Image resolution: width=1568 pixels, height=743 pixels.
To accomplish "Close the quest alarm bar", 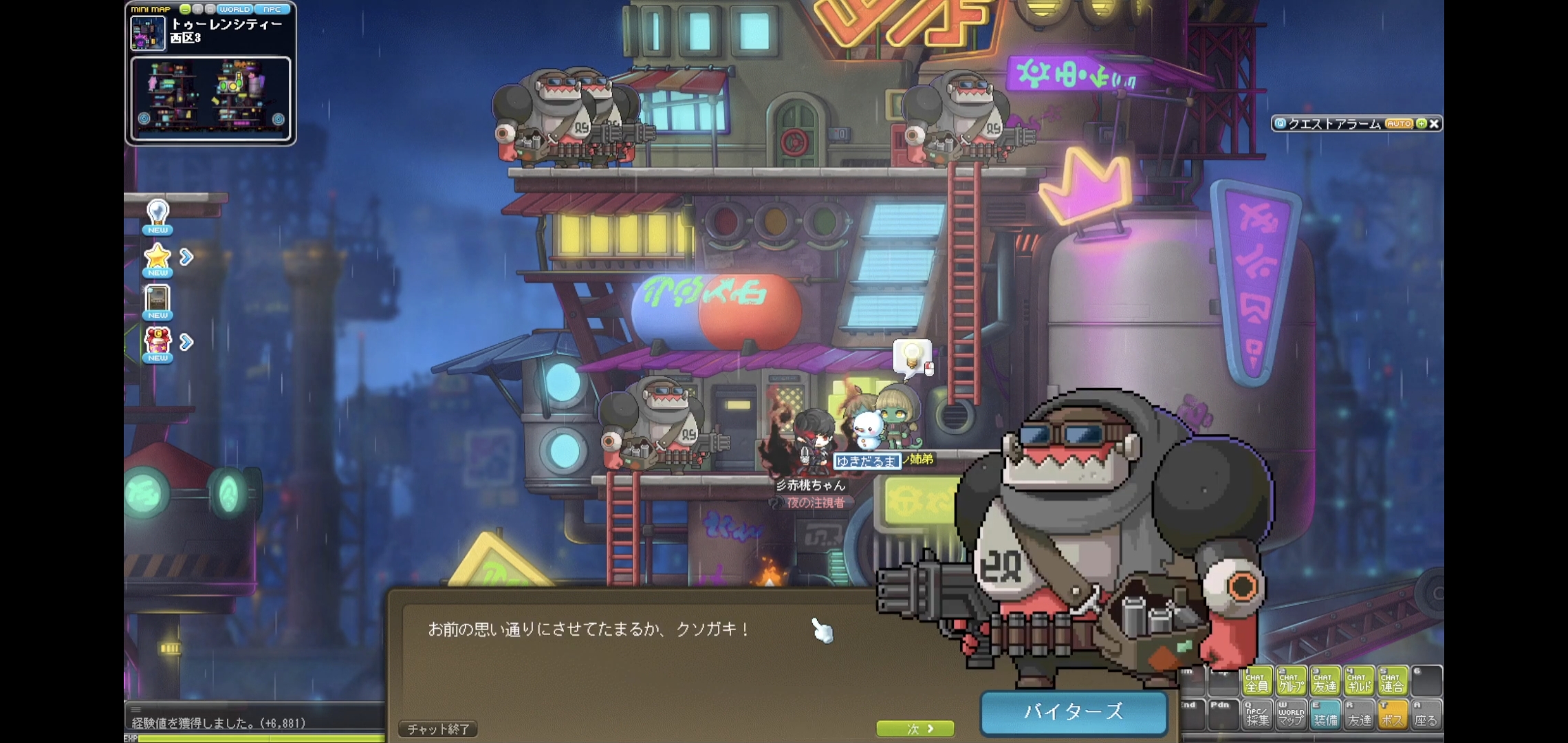I will [1434, 124].
